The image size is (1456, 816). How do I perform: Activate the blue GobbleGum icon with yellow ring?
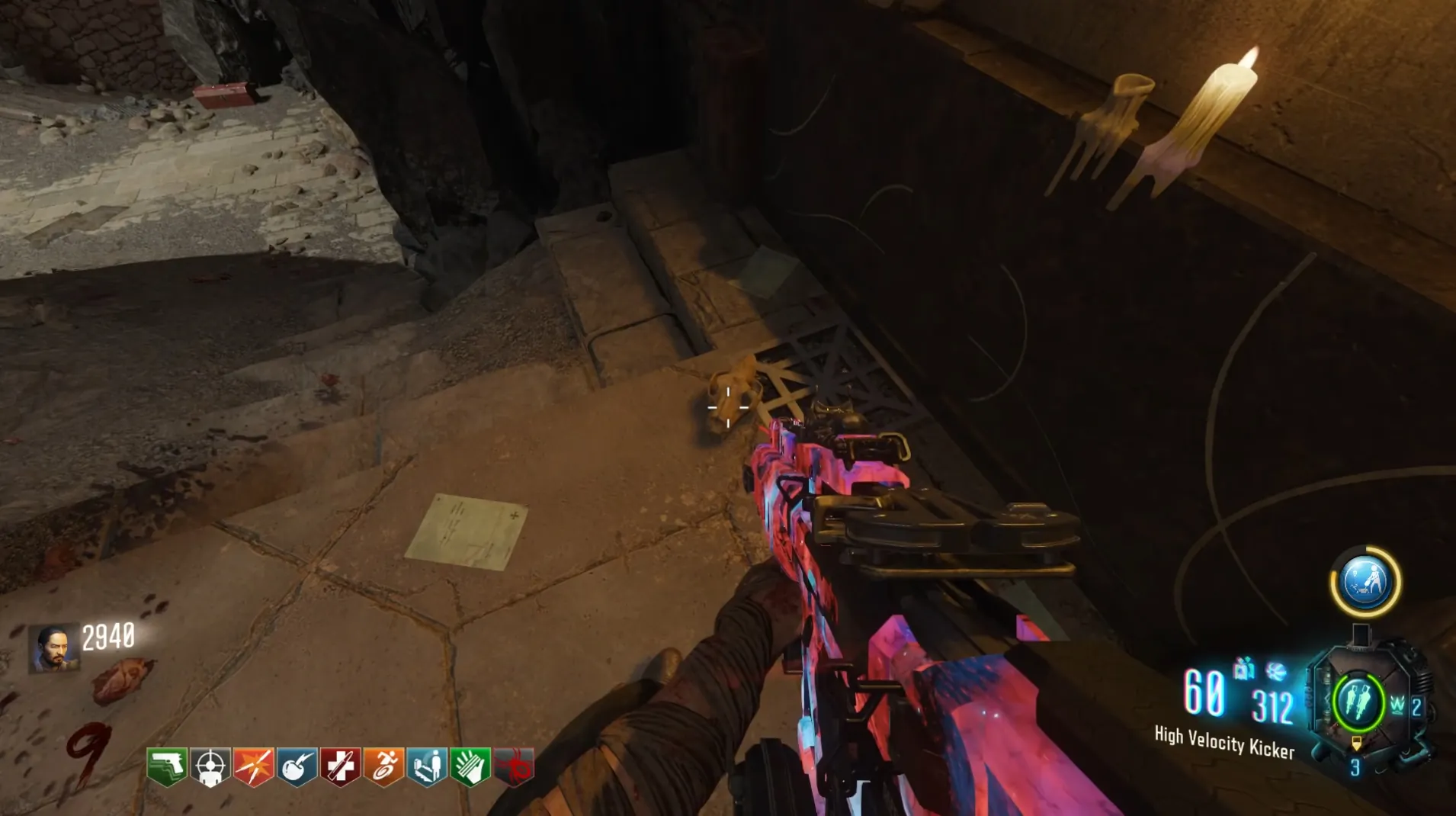[1365, 582]
